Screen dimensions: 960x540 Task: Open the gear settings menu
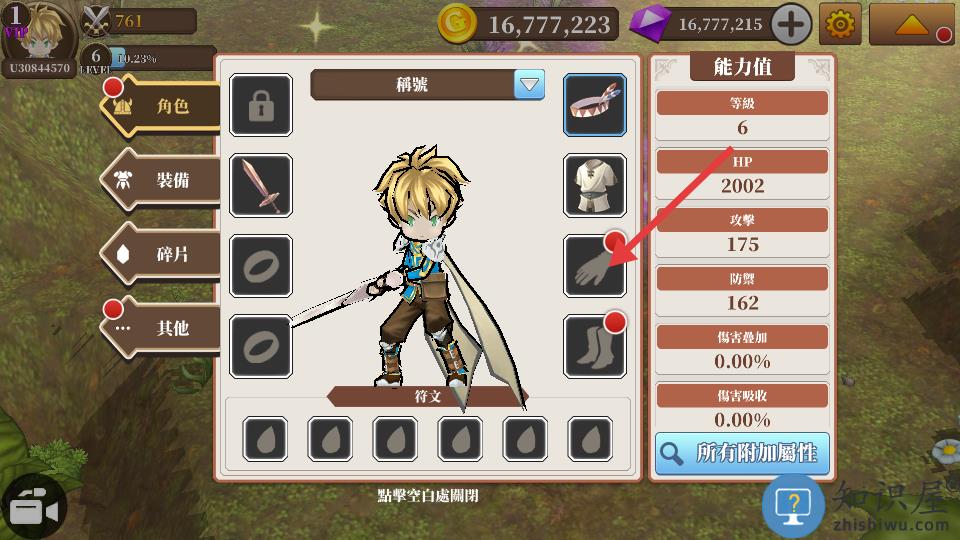pos(840,24)
